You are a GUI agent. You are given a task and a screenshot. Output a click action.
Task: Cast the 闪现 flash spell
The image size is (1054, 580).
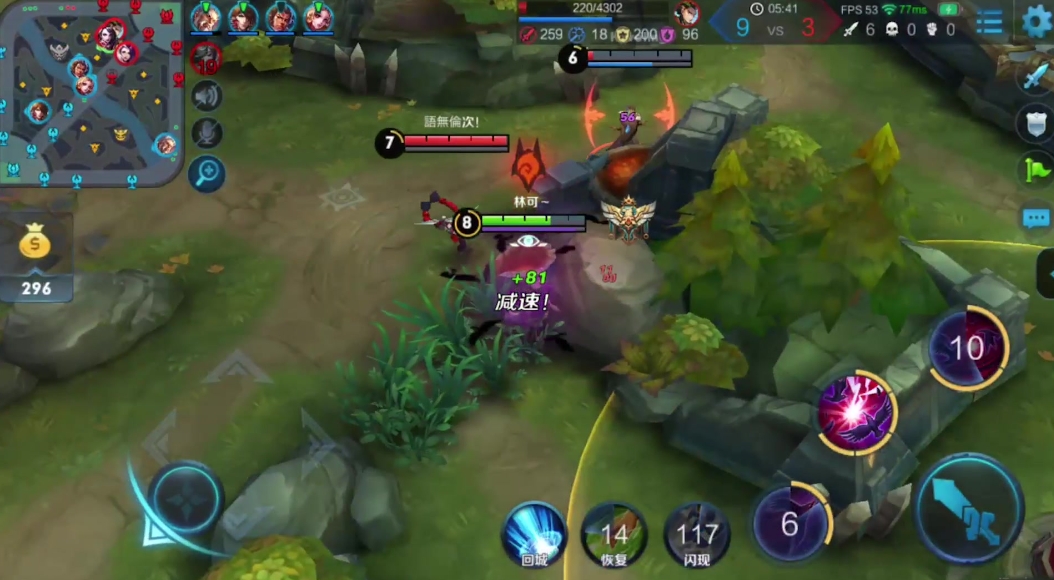[696, 534]
